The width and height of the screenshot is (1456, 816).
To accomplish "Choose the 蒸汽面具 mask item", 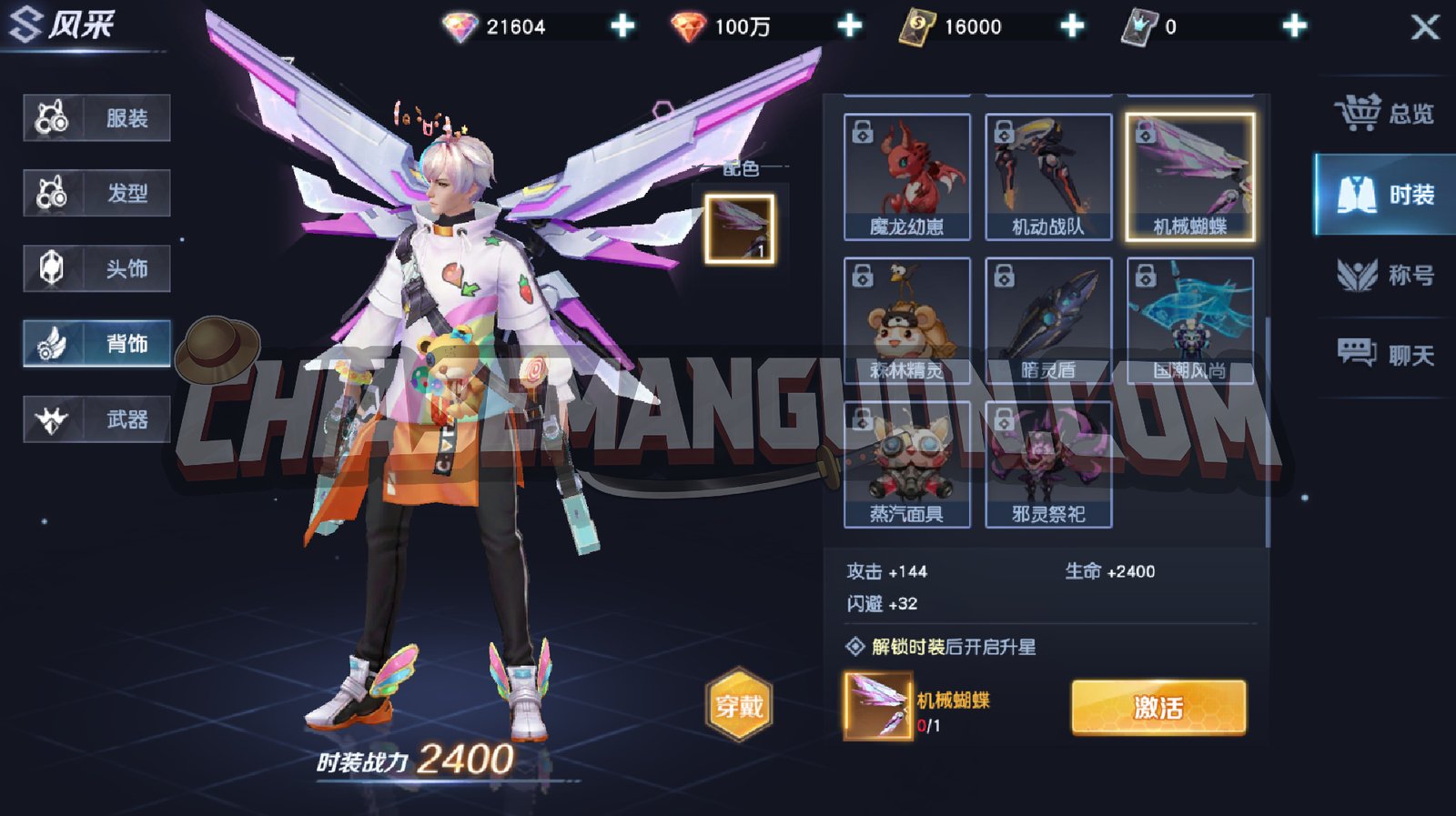I will [x=906, y=464].
